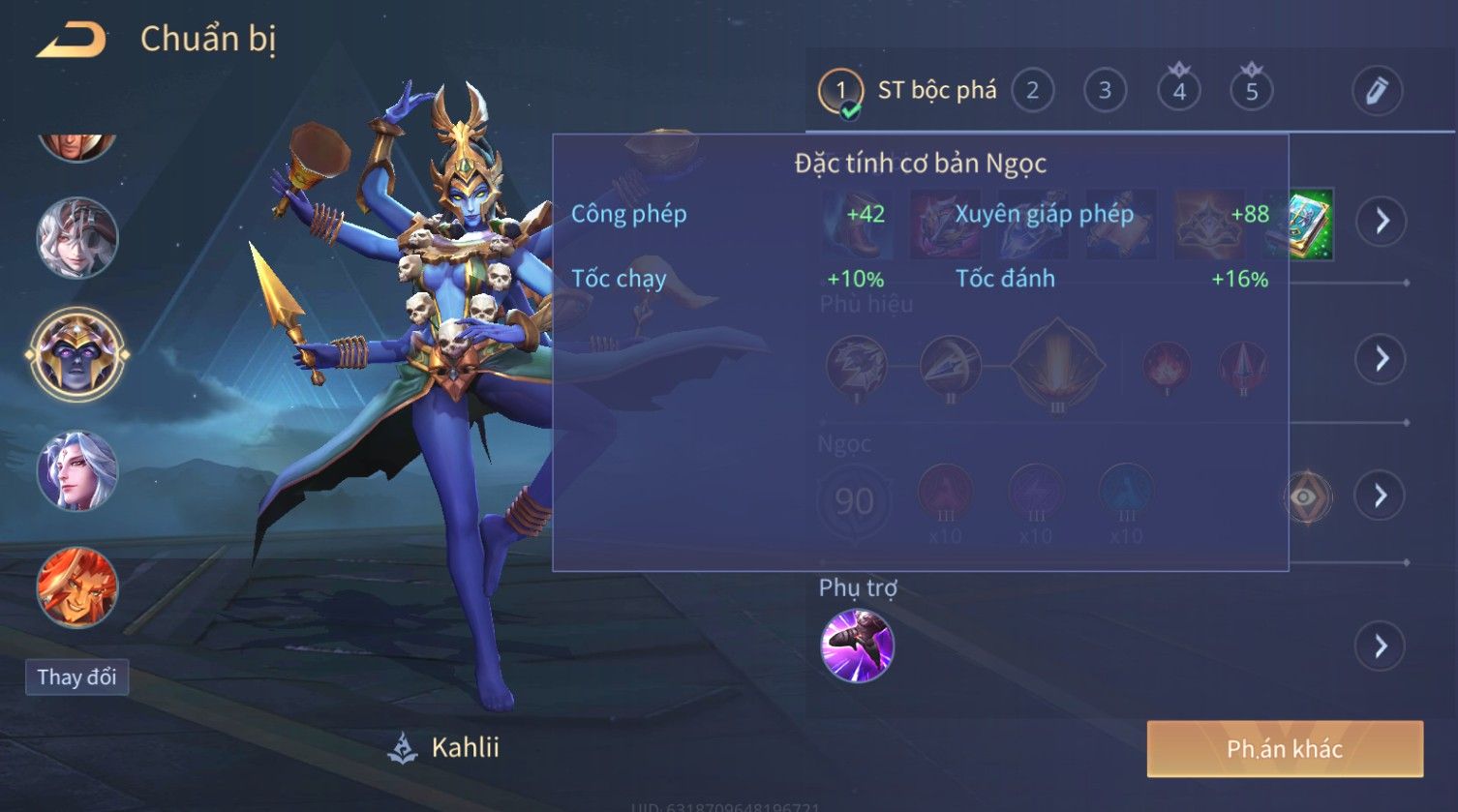Open the equipment build arrow

(1381, 222)
